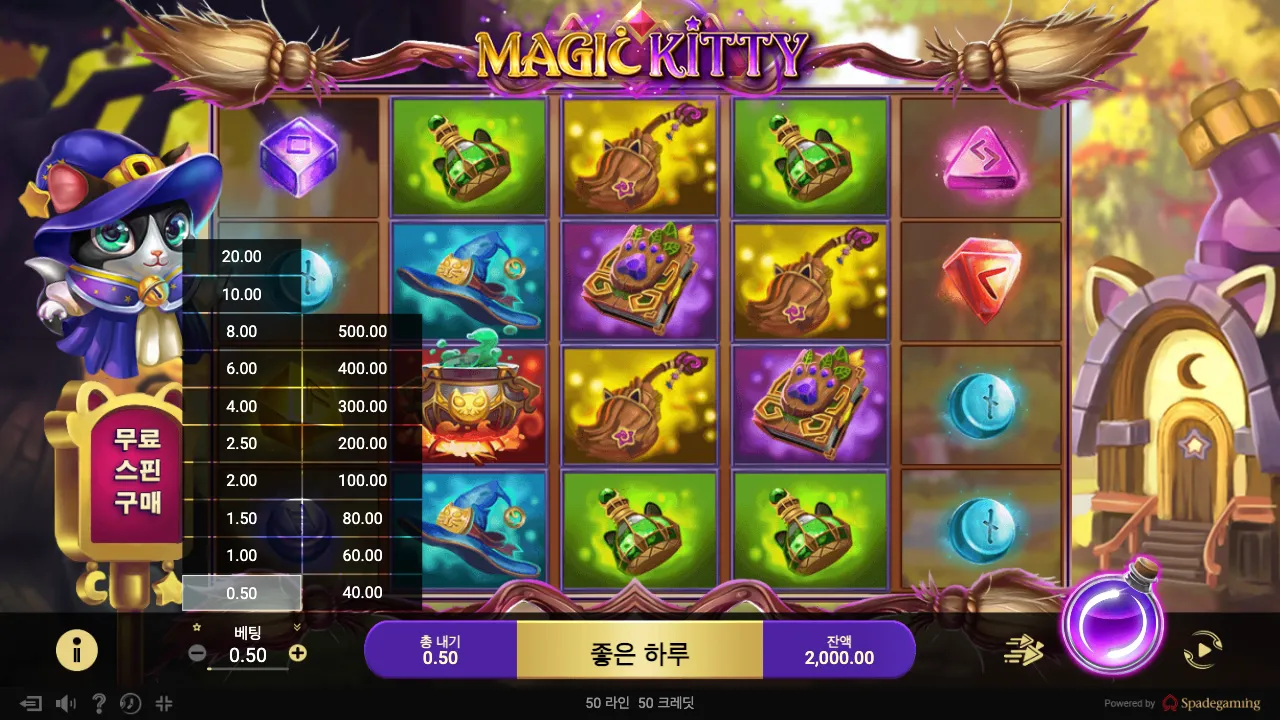Open the game history clock icon

130,703
